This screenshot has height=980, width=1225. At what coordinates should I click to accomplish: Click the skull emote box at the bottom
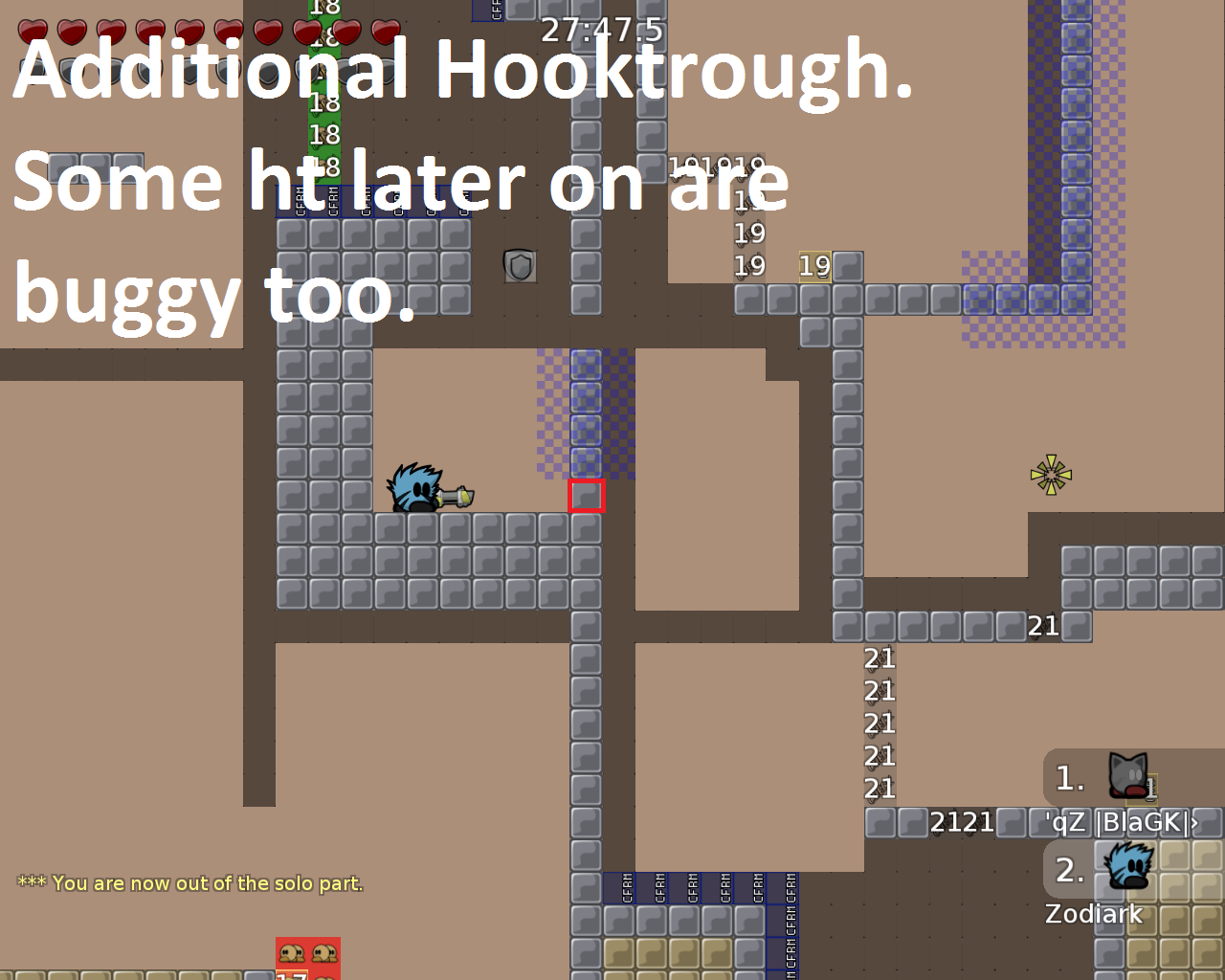[x=306, y=955]
